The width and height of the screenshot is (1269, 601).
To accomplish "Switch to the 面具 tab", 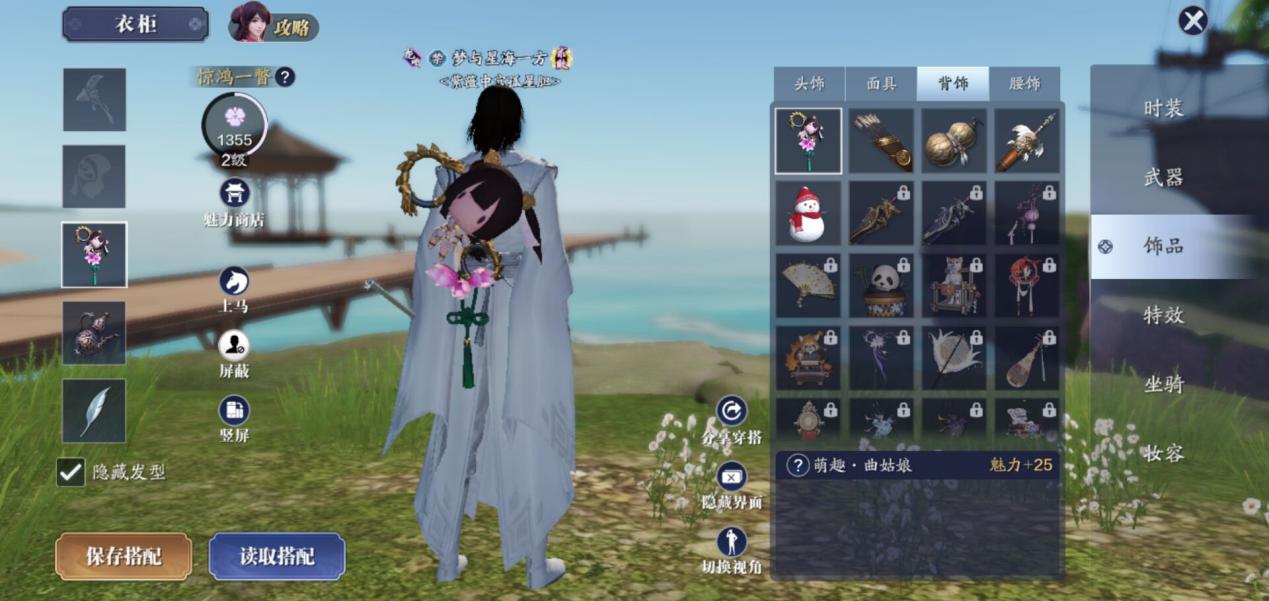I will pos(881,84).
